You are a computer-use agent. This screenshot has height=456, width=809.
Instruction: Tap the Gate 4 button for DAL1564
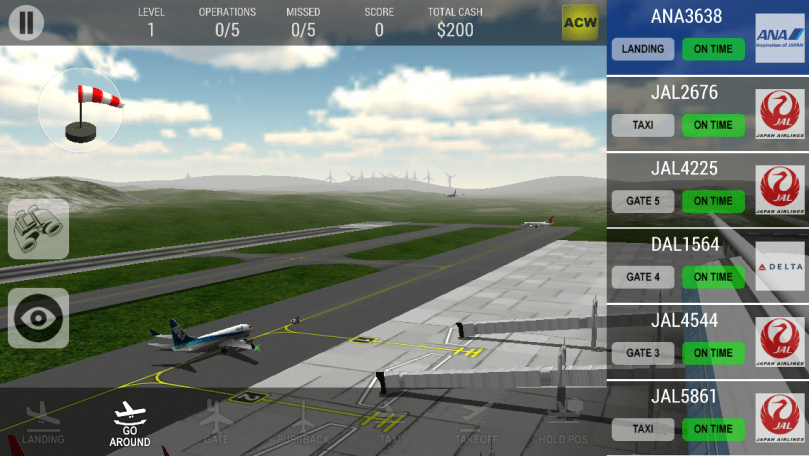click(x=643, y=277)
